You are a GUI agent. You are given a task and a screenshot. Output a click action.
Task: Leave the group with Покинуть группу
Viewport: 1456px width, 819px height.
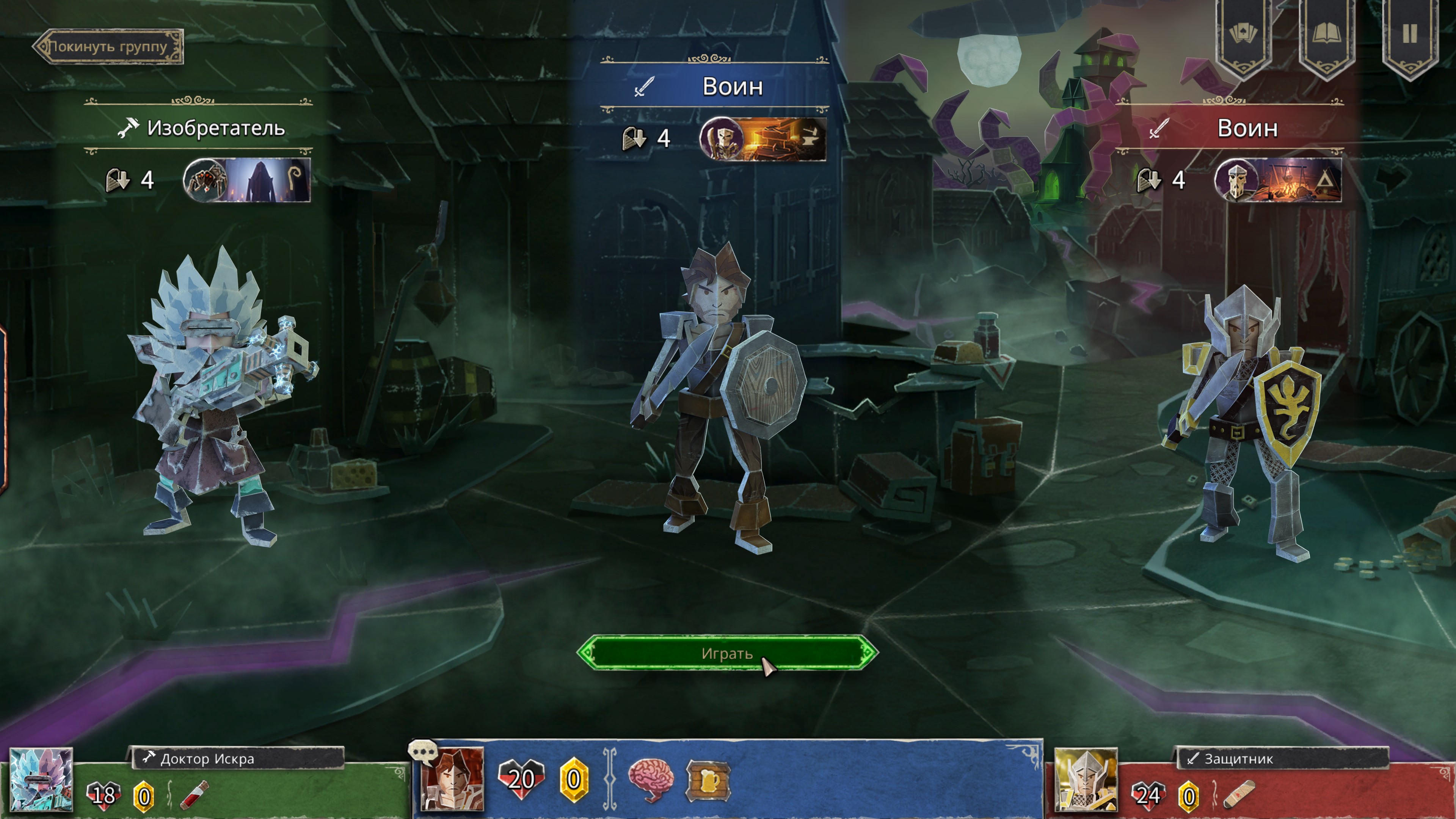point(108,46)
